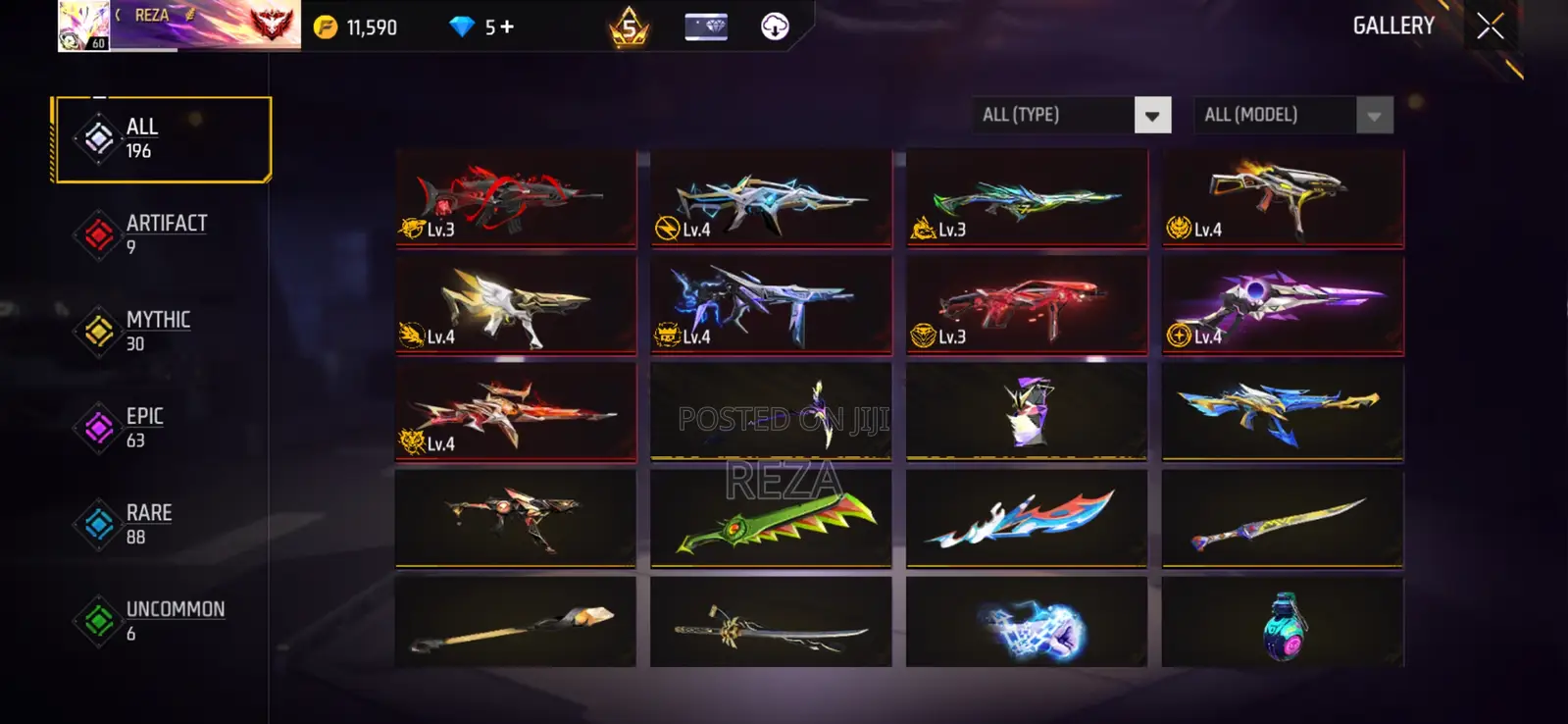Click the GALLERY label
Image resolution: width=1568 pixels, height=724 pixels.
[1393, 26]
